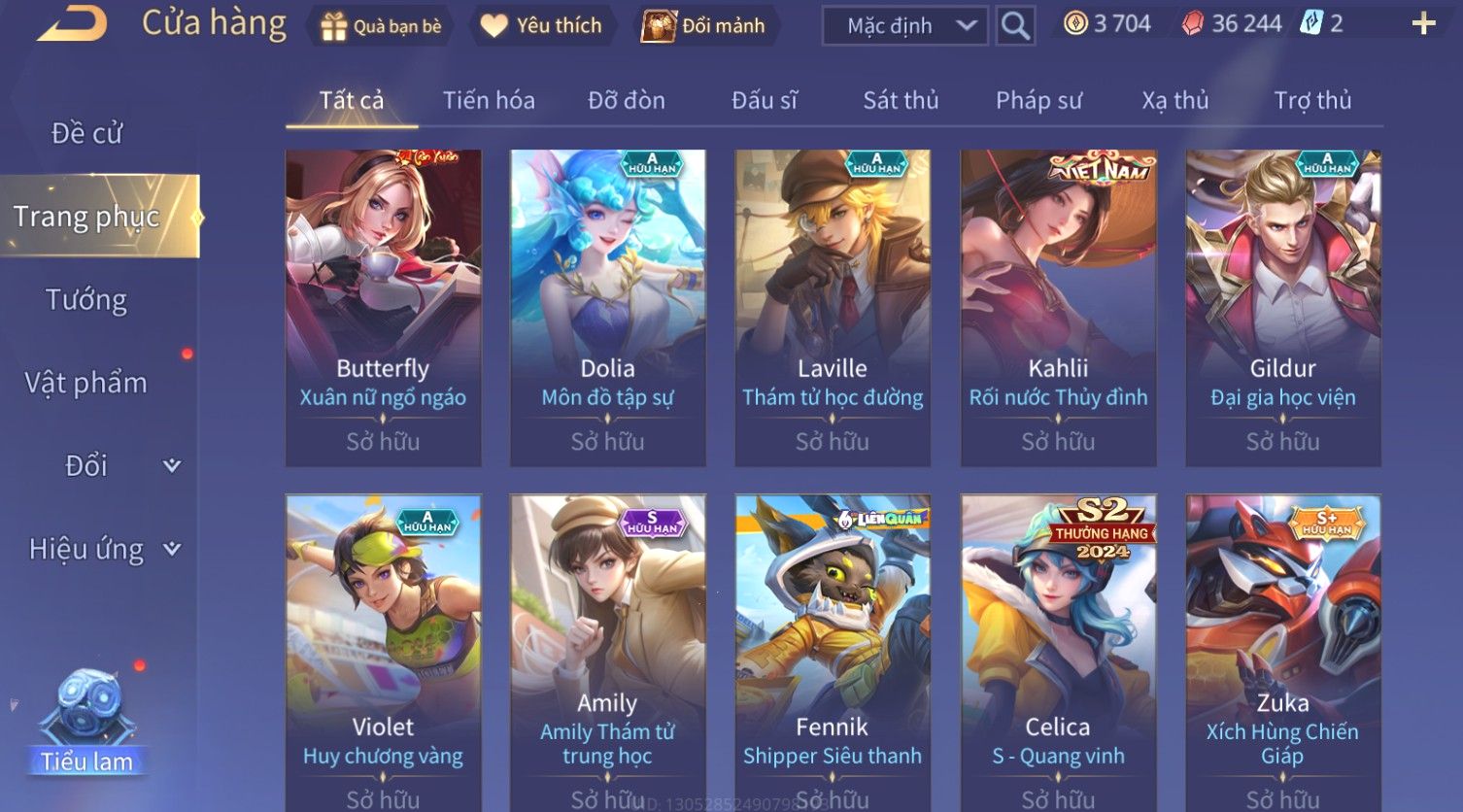Image resolution: width=1463 pixels, height=812 pixels.
Task: Open Đổi mảnh fragment exchange
Action: pos(704,26)
